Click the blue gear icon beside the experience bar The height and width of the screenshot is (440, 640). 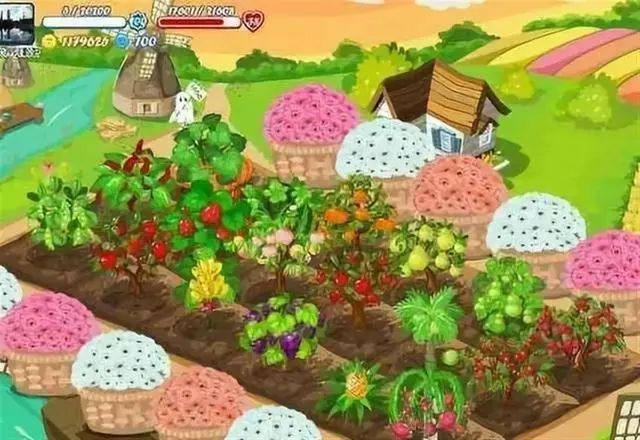138,20
